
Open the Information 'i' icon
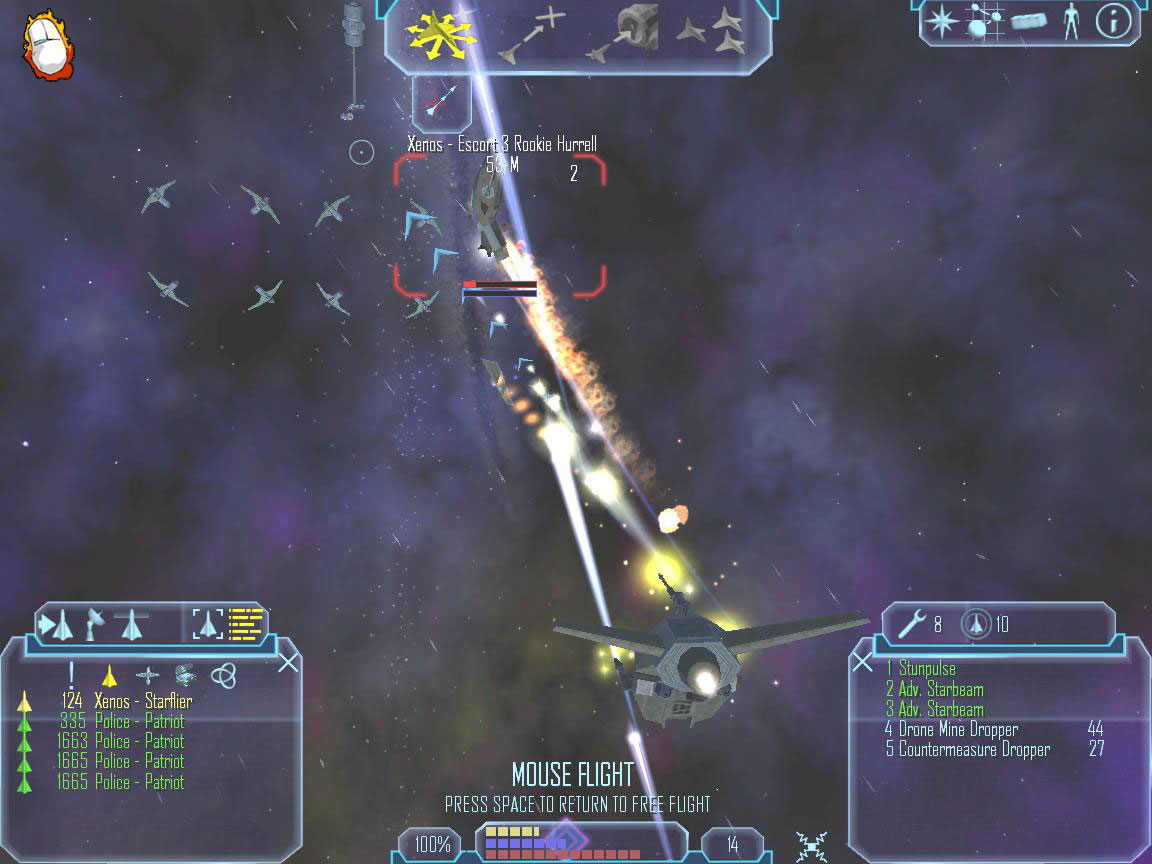1113,22
